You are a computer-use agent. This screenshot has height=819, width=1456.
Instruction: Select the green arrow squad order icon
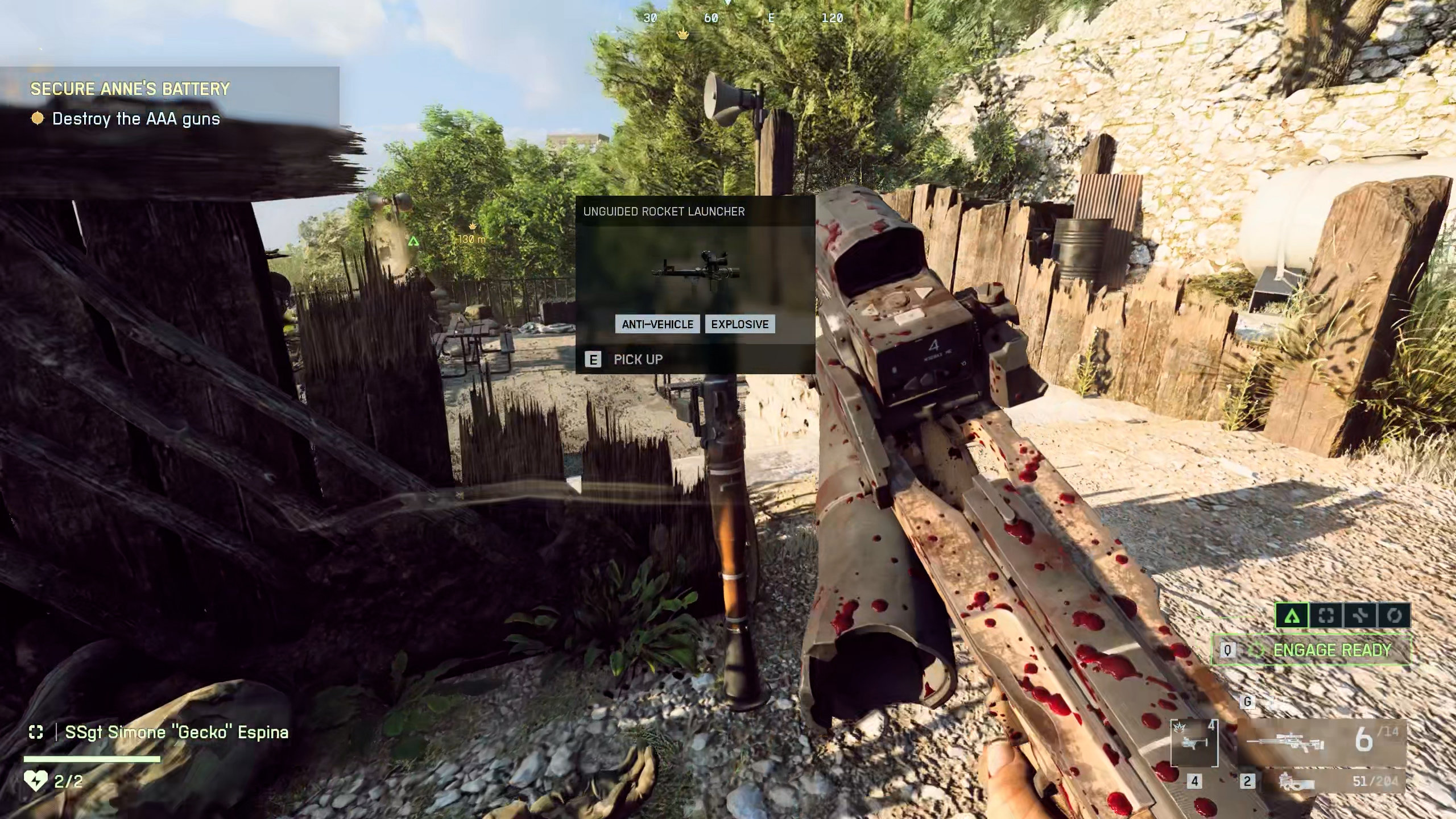coord(1292,615)
